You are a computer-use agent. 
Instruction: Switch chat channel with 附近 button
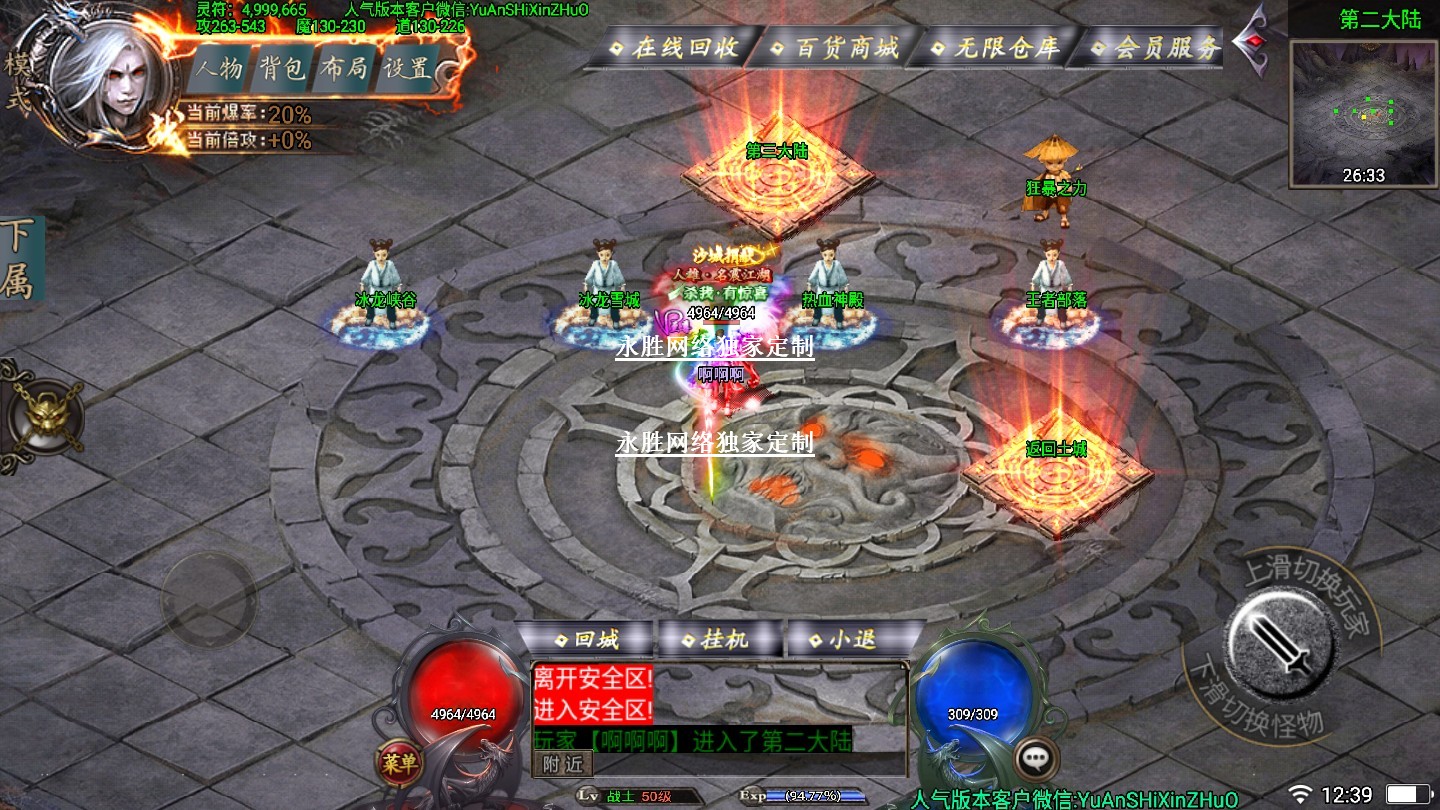click(x=565, y=764)
